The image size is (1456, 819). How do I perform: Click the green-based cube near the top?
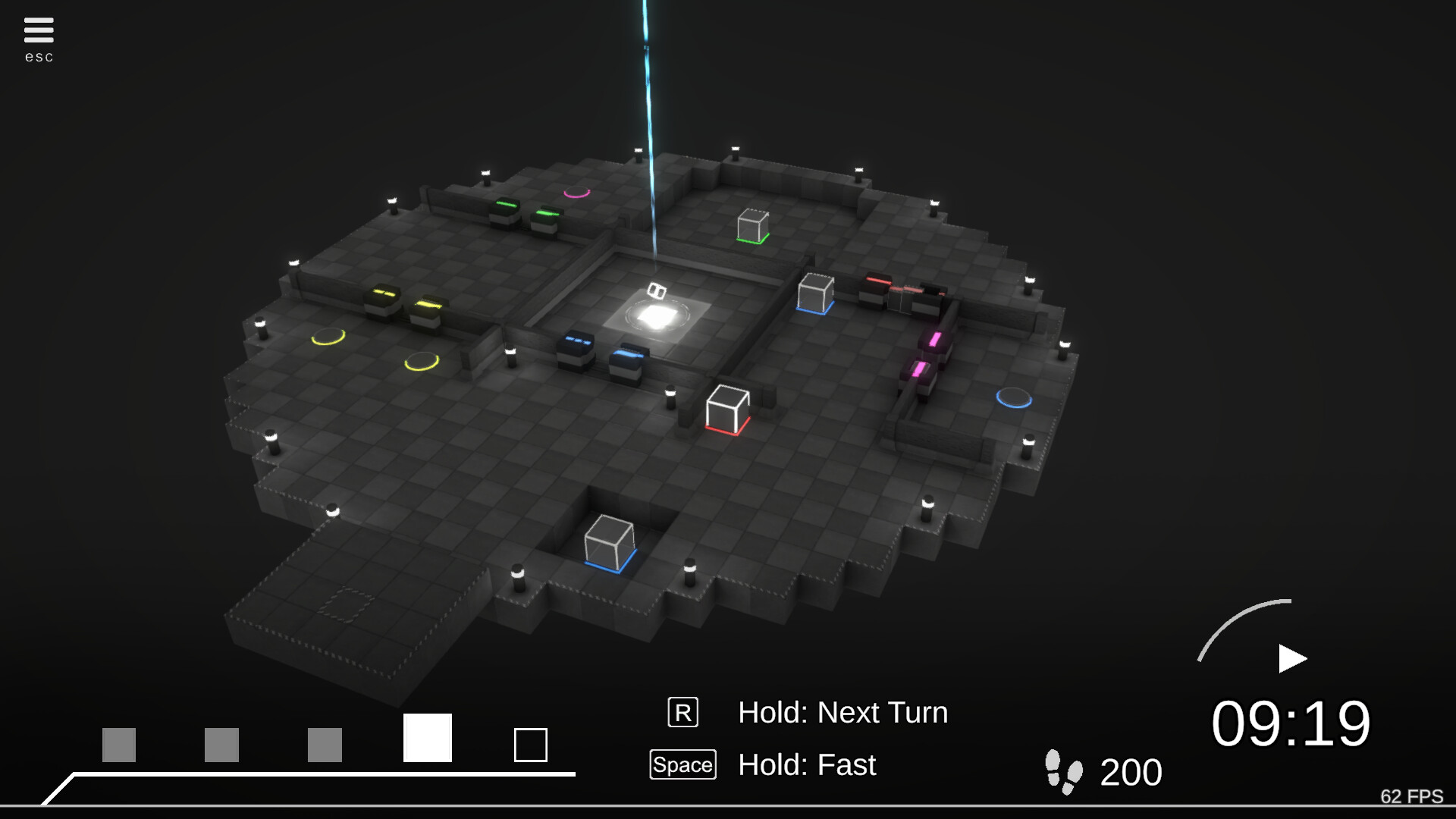pyautogui.click(x=752, y=225)
